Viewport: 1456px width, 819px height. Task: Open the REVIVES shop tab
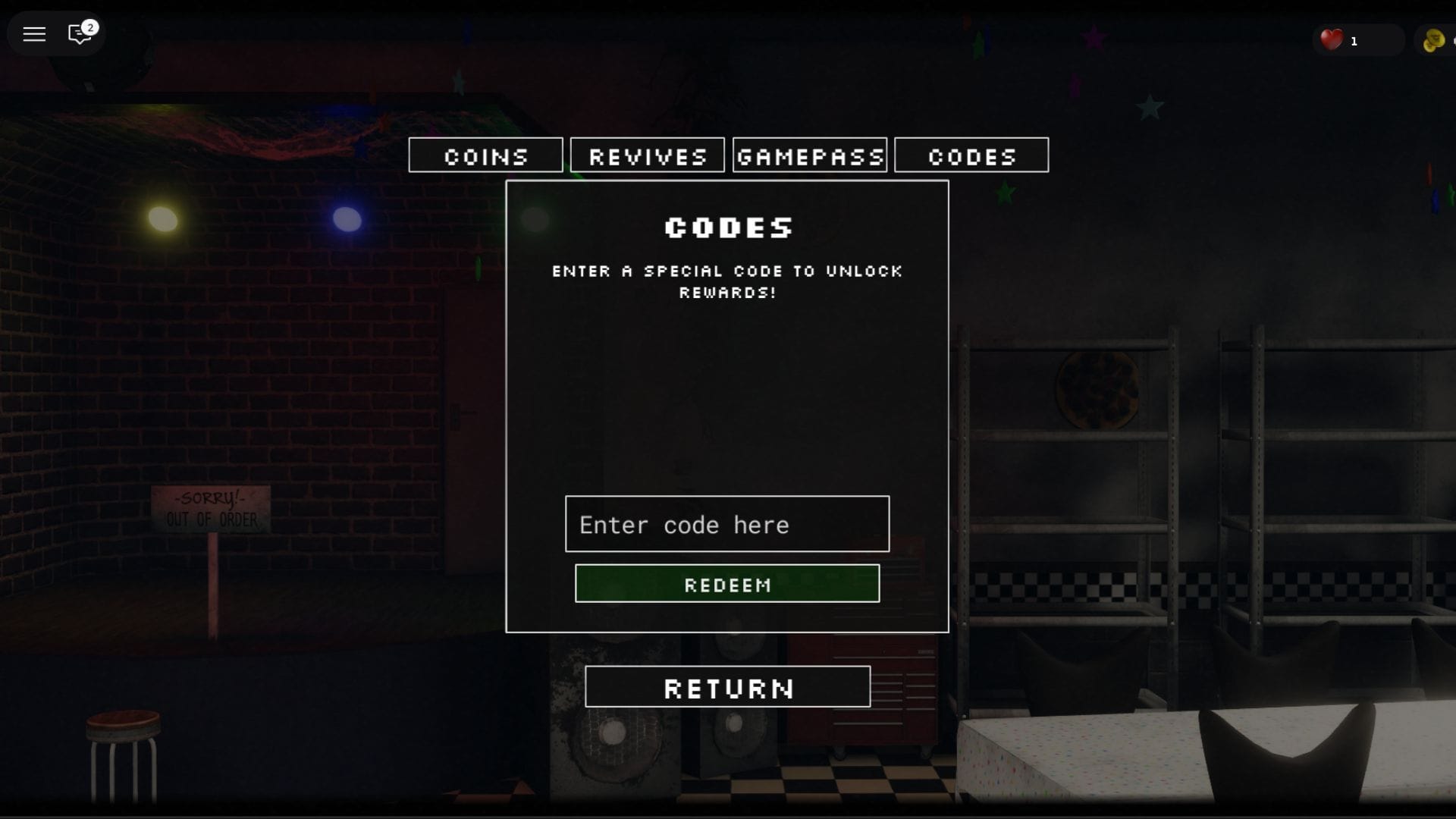(x=647, y=155)
